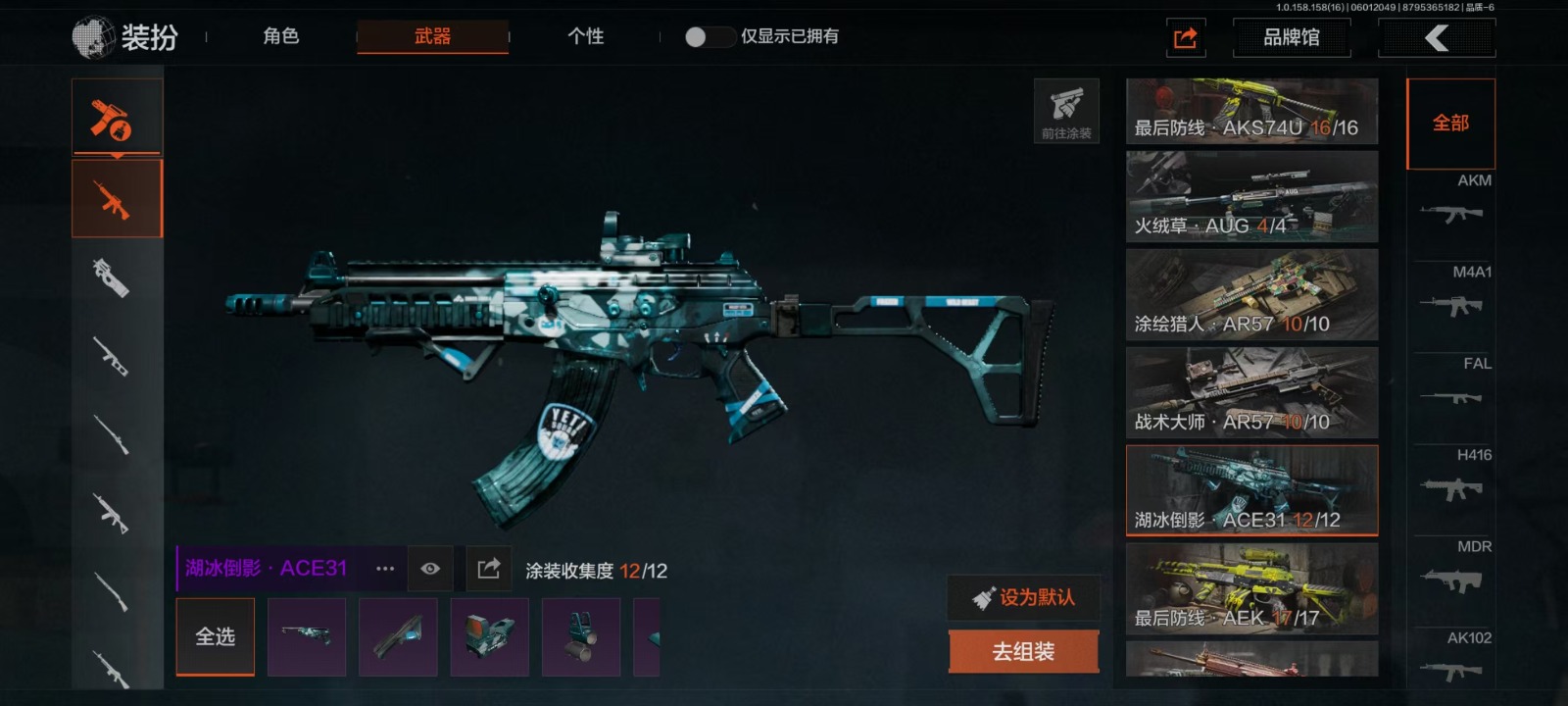Select 涂绘猎人 AR57 skin
Viewport: 1568px width, 706px height.
point(1251,294)
